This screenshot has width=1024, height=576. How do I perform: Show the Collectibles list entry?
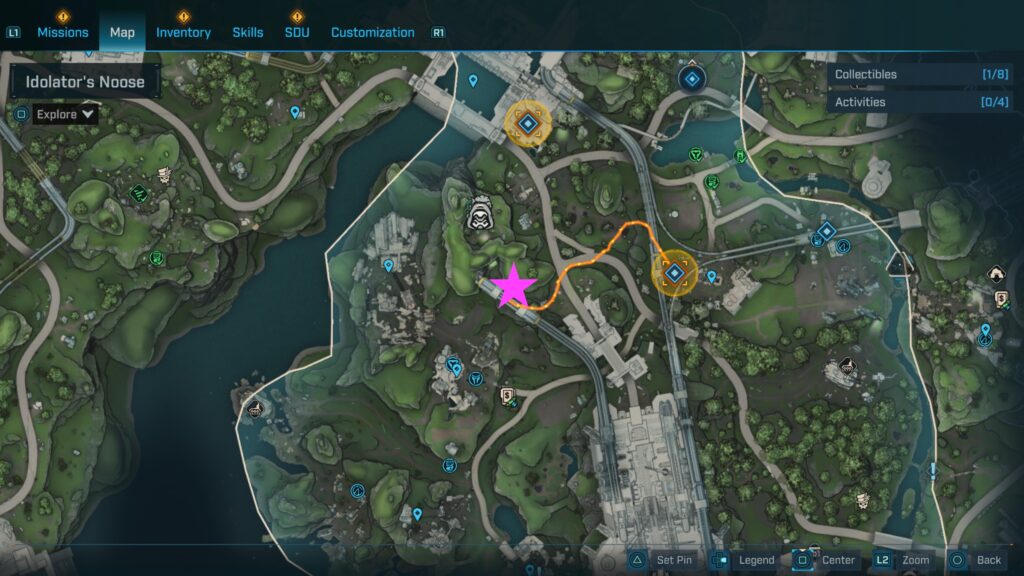tap(920, 74)
